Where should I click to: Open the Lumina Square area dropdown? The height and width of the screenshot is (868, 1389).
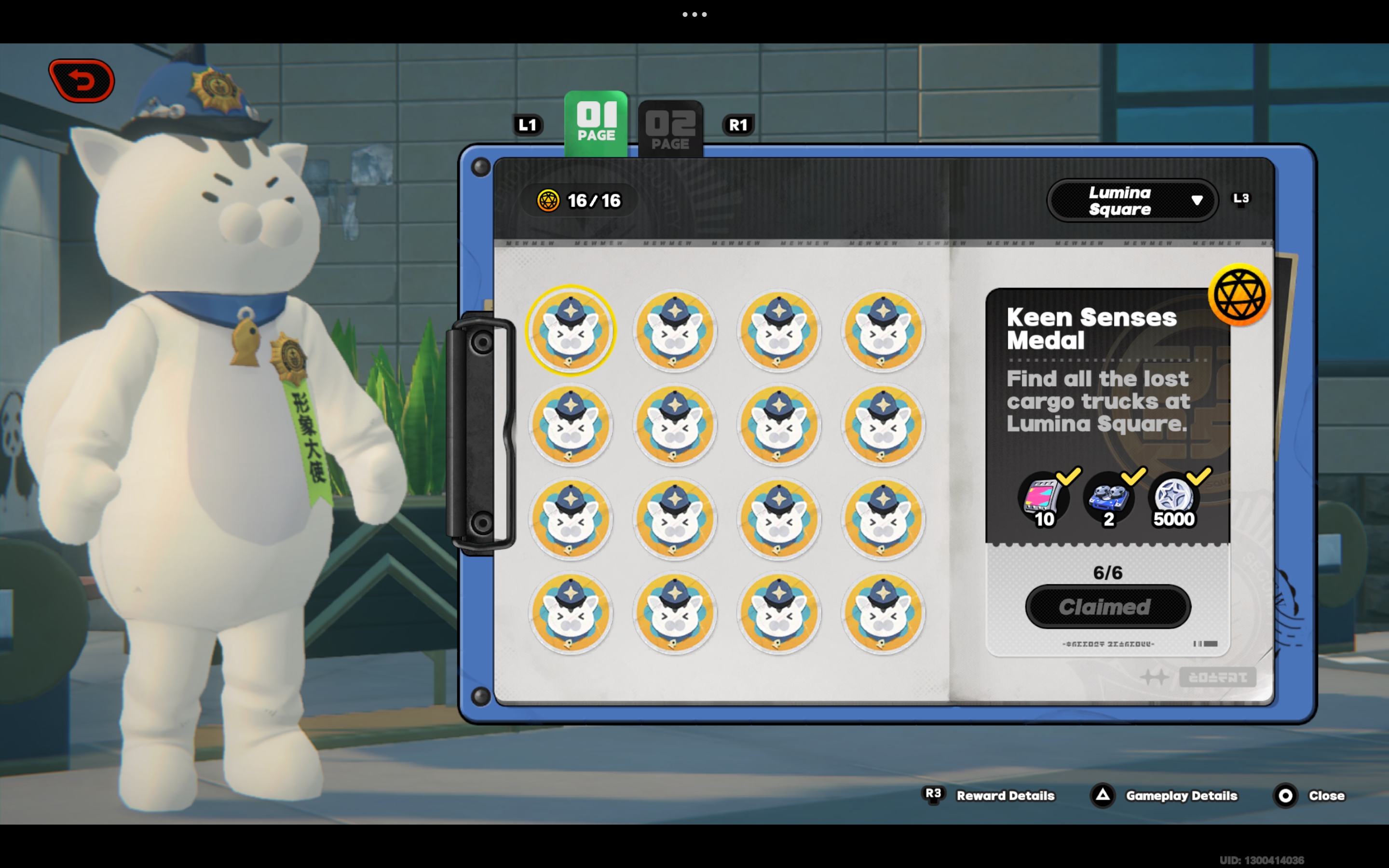click(1132, 200)
